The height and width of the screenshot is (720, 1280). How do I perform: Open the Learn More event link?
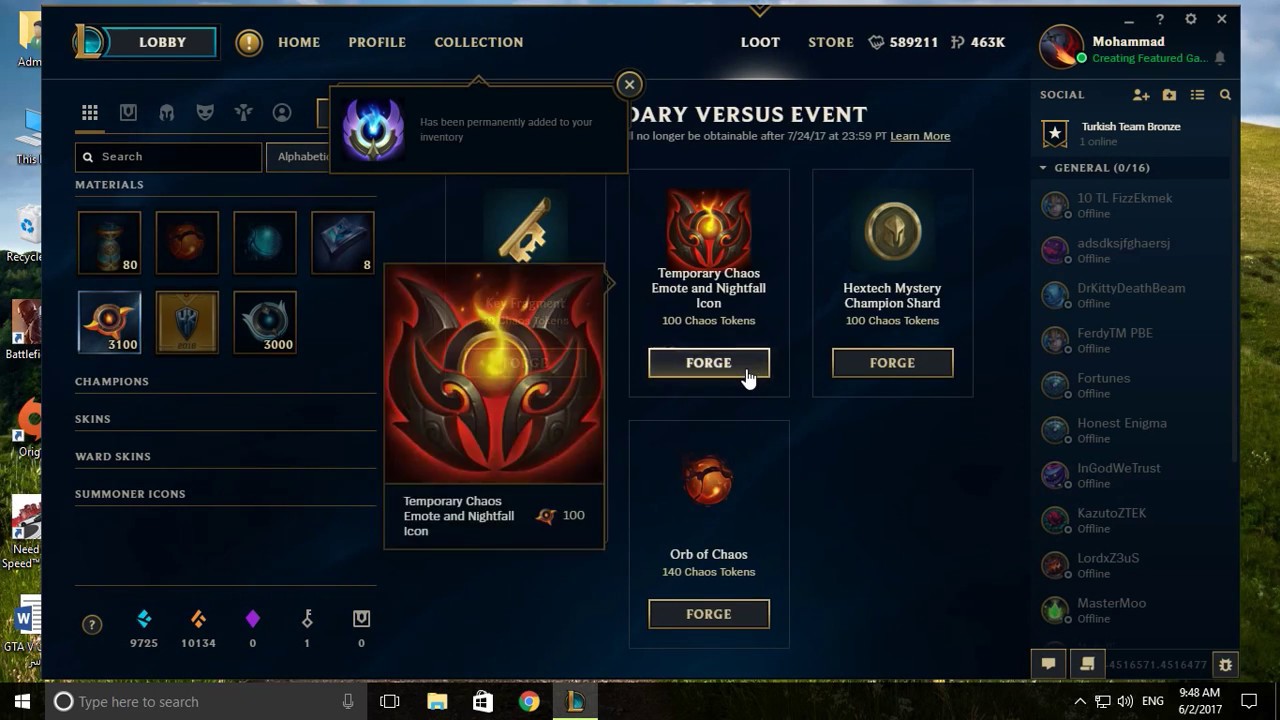(x=919, y=136)
